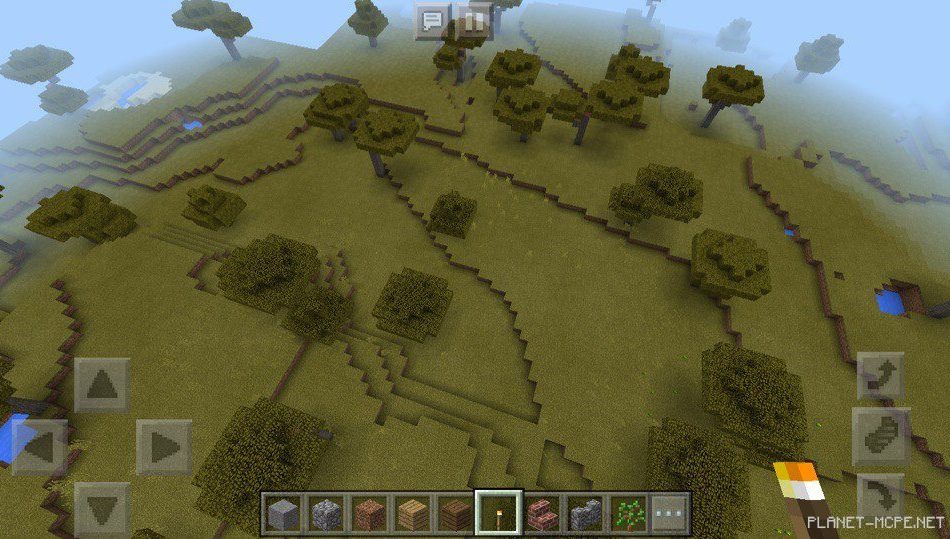
Task: Tap the move backward arrow
Action: [102, 507]
